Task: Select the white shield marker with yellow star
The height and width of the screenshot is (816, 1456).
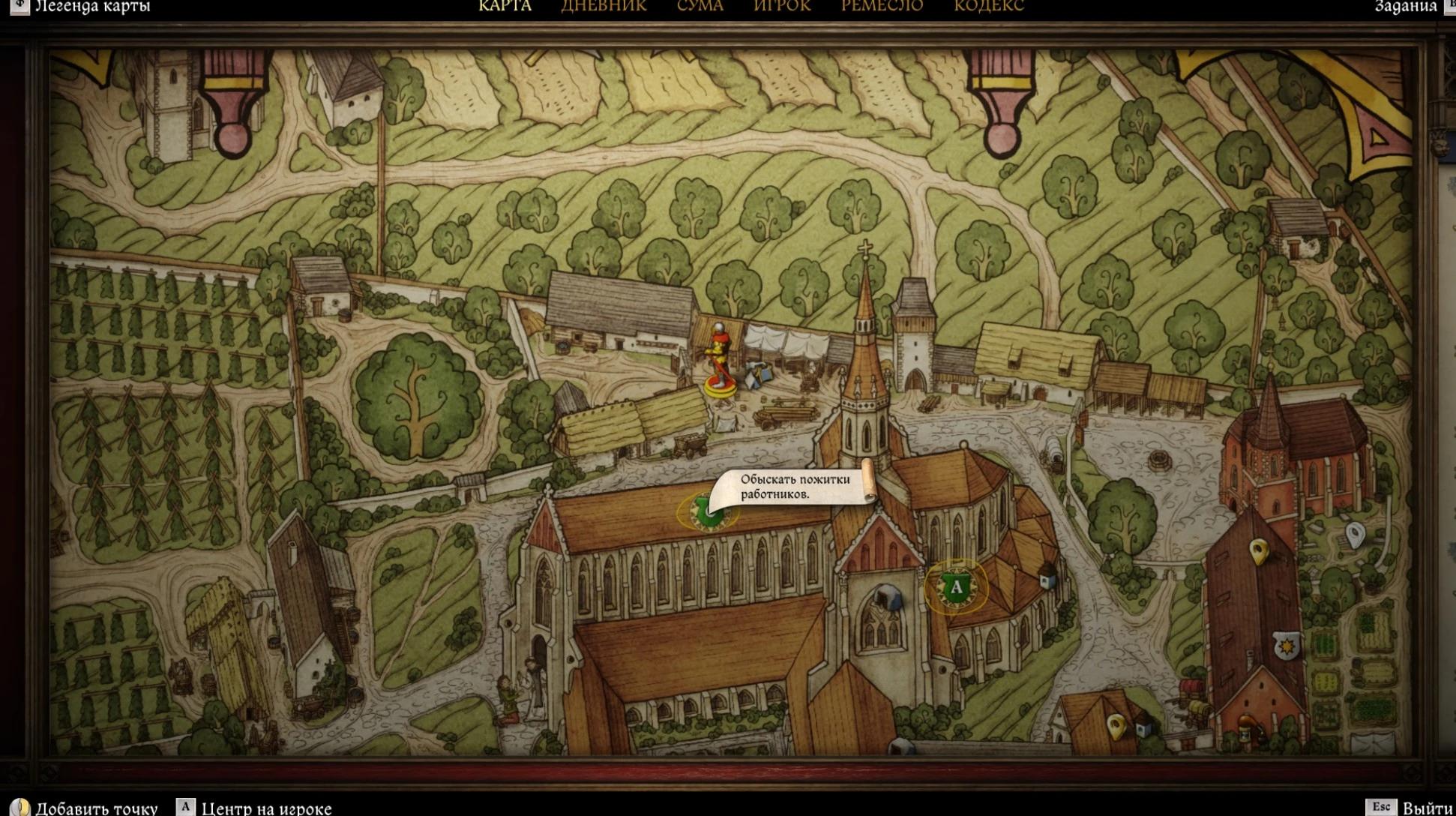Action: [x=1287, y=645]
